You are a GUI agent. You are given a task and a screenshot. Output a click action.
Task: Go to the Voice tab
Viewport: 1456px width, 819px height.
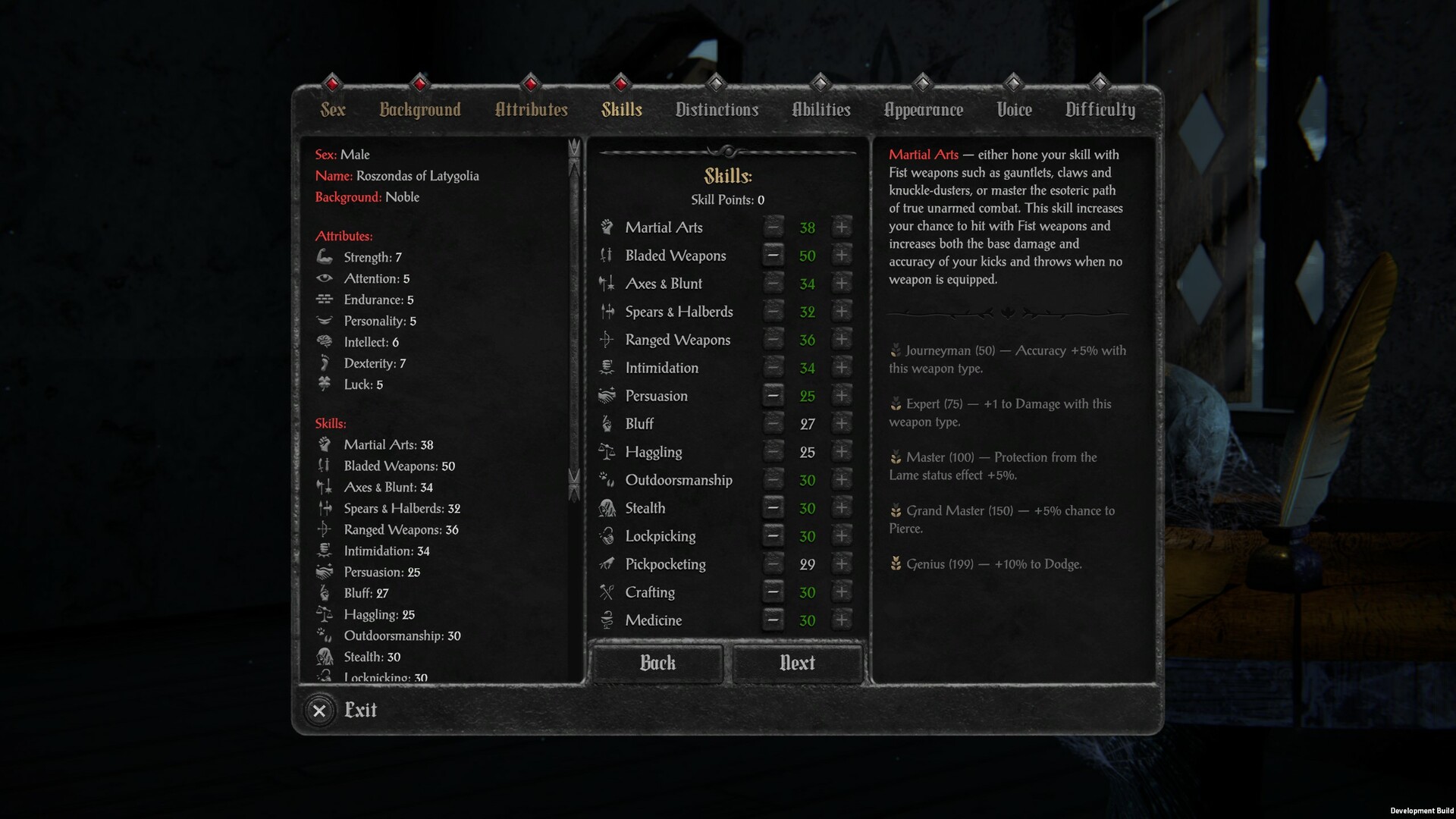[x=1013, y=109]
